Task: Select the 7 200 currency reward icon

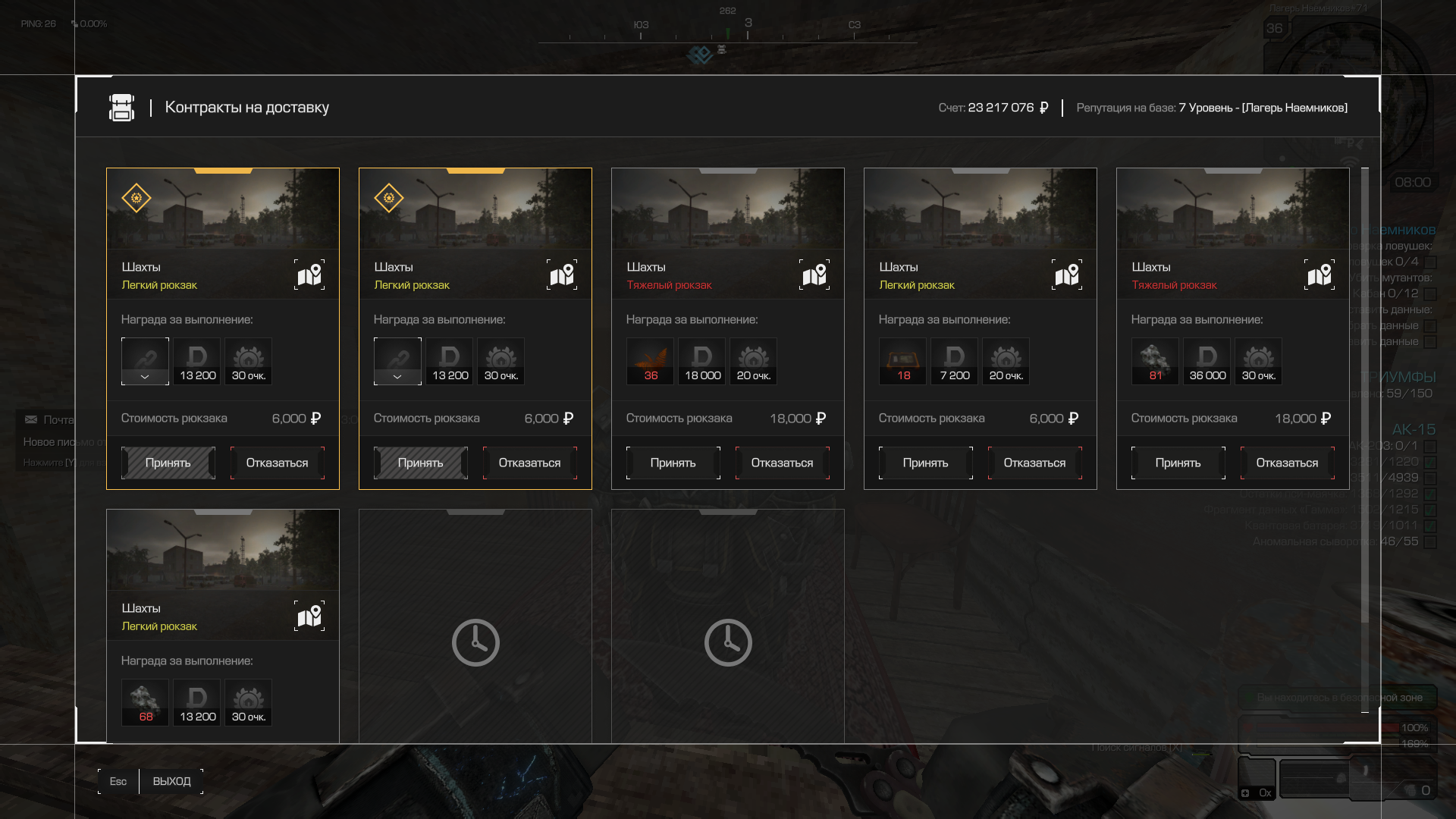Action: pyautogui.click(x=955, y=361)
